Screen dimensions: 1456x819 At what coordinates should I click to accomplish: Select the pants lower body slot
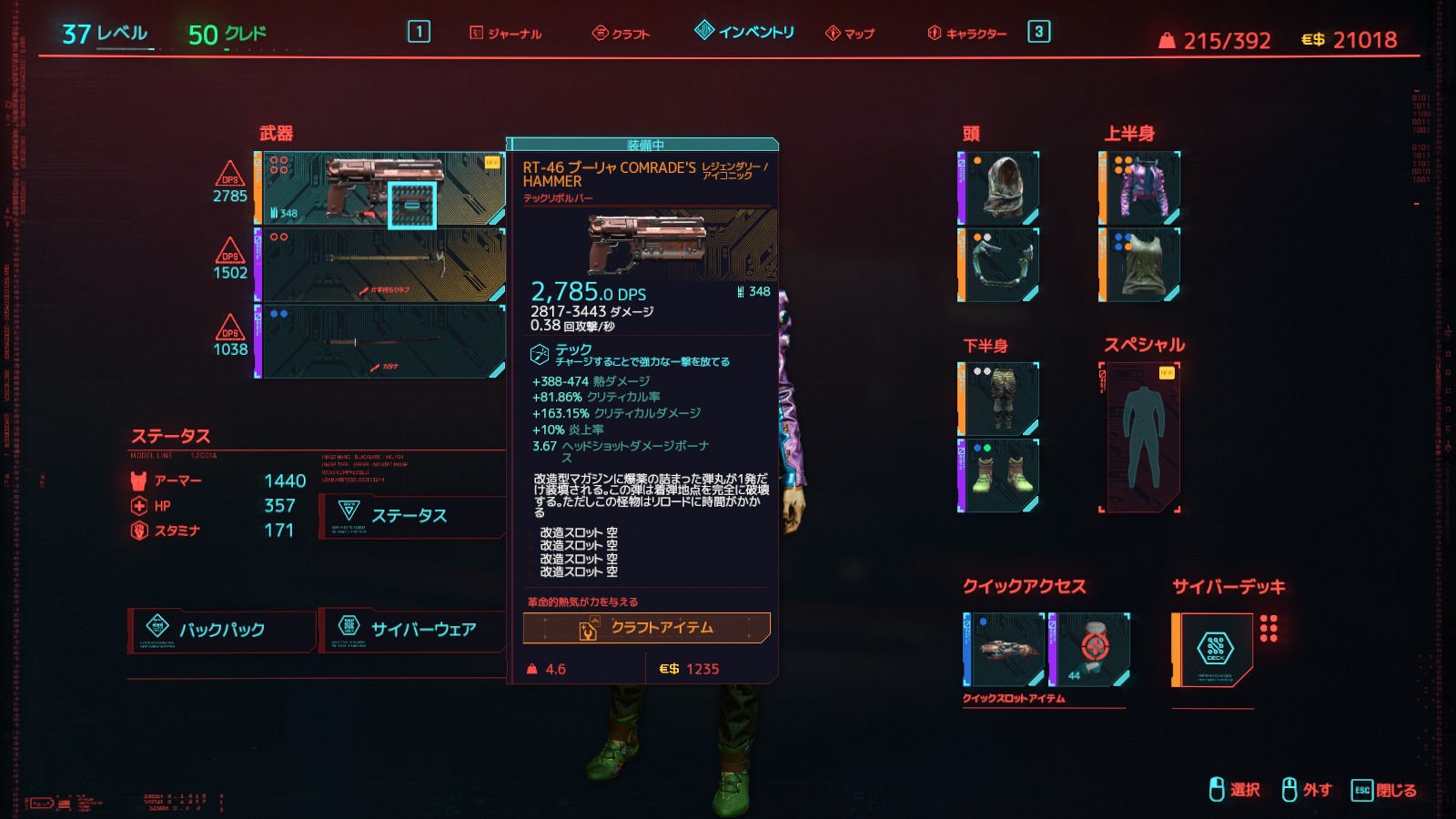click(1000, 399)
